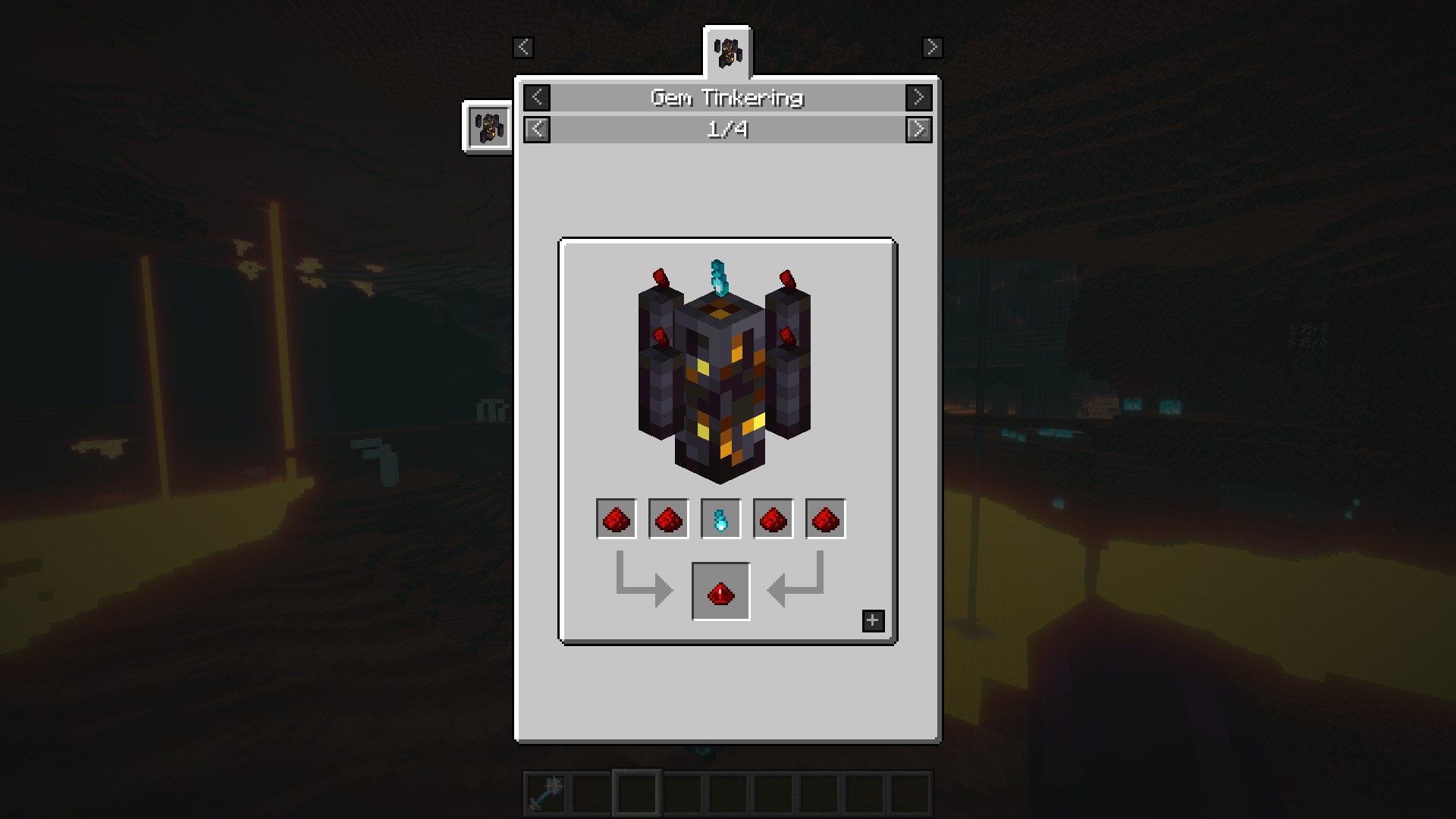Go to the next recipe category after Gem Tinkering

tap(918, 97)
